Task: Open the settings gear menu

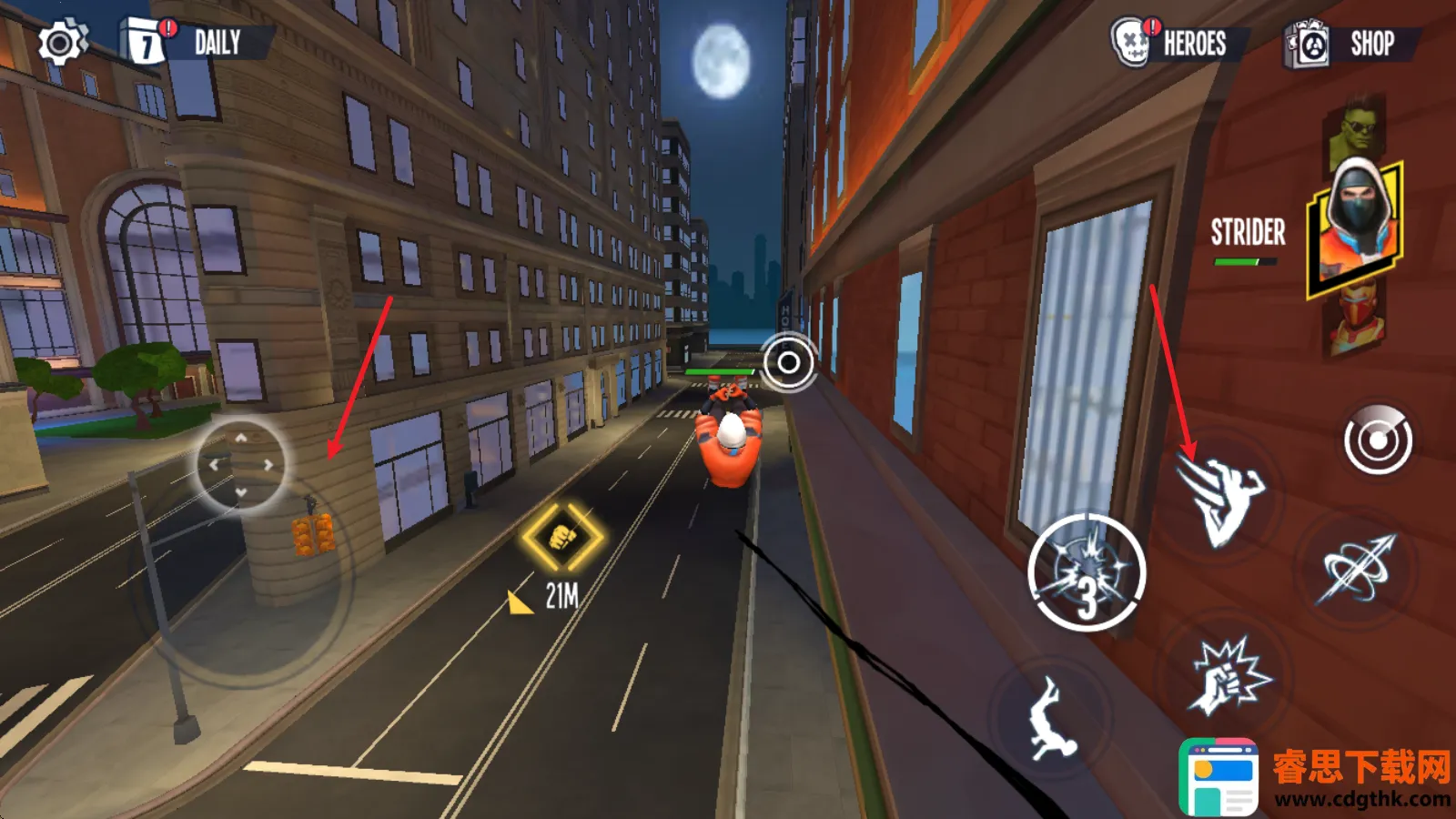Action: [61, 43]
